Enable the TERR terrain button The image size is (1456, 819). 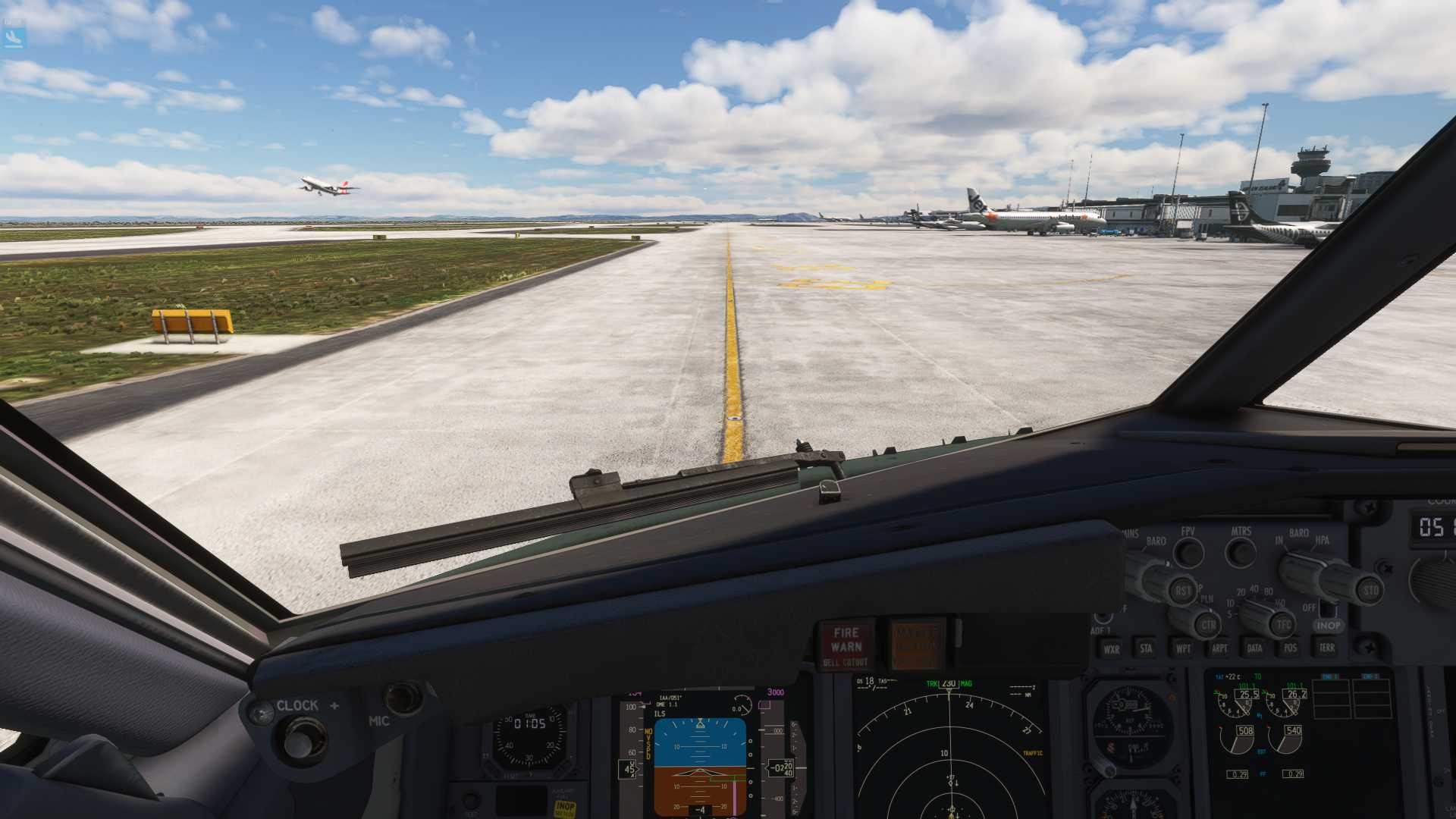click(1326, 647)
